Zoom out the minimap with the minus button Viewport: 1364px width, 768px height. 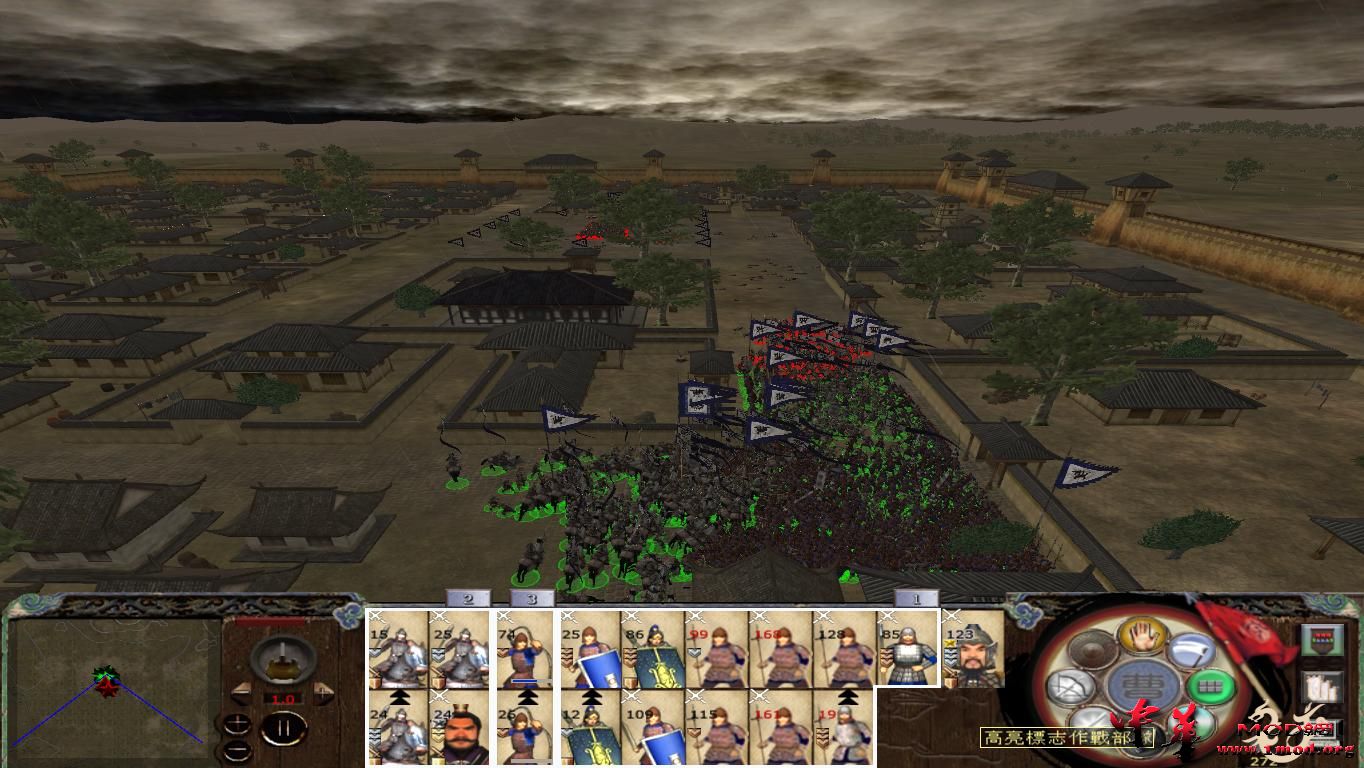tap(237, 750)
